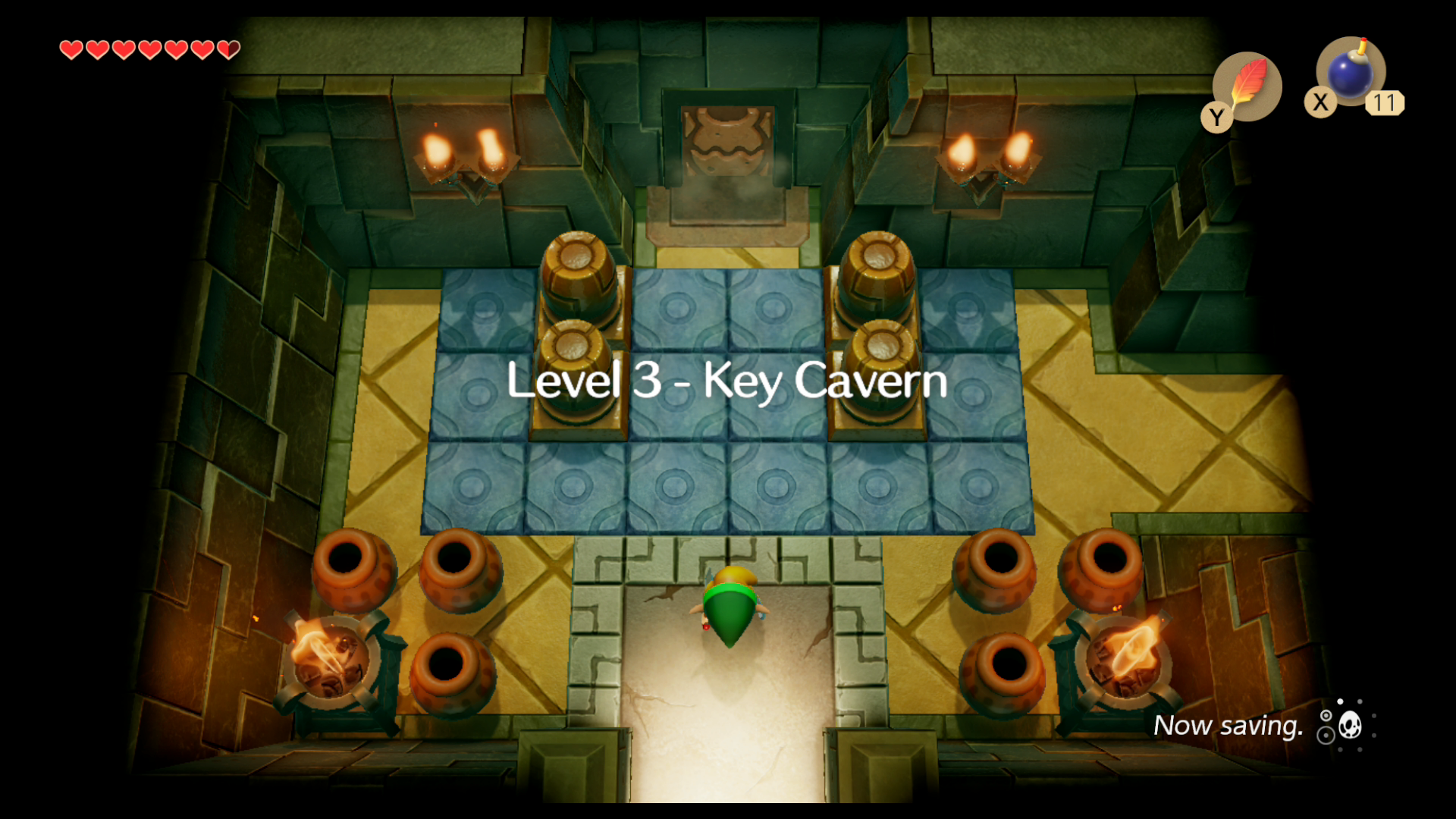Click the bomb count showing 11
This screenshot has height=819, width=1456.
[x=1386, y=105]
